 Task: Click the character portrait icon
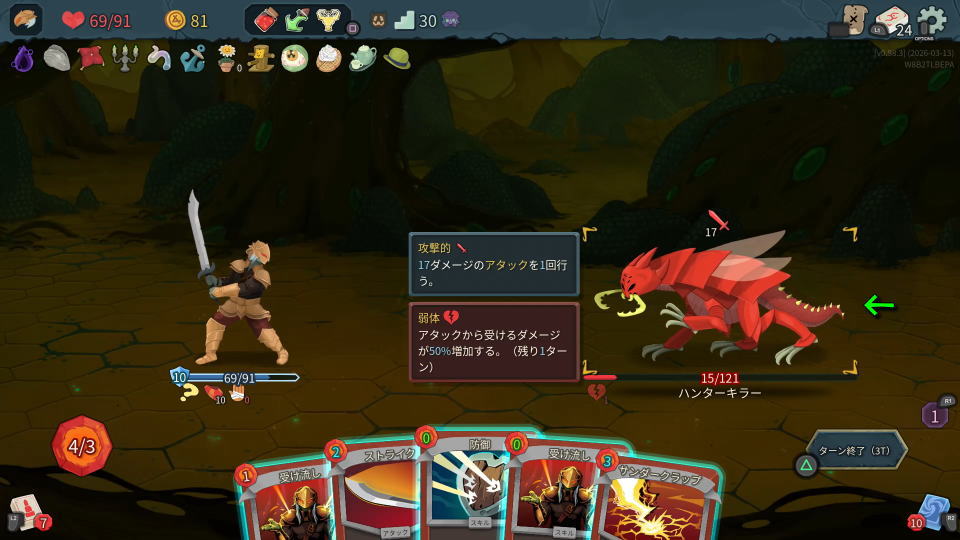[26, 20]
